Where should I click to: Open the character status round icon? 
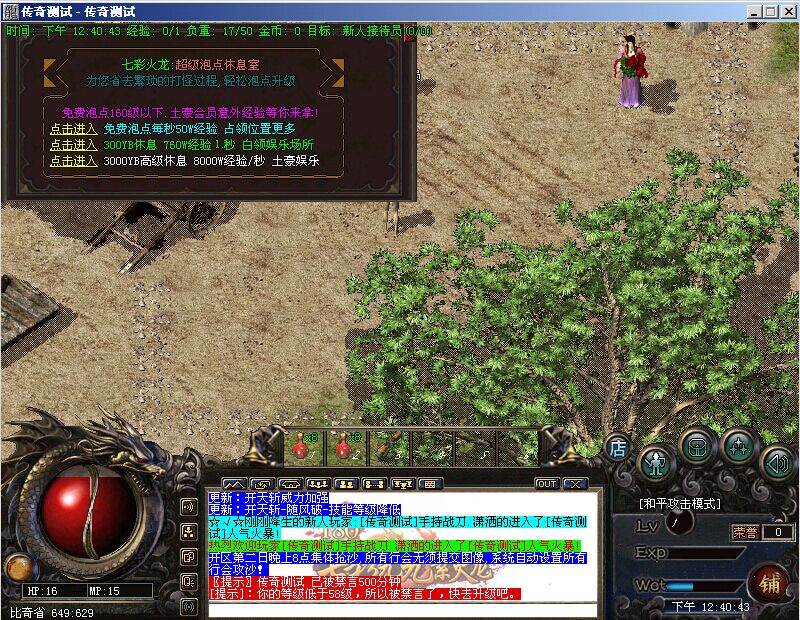[656, 460]
